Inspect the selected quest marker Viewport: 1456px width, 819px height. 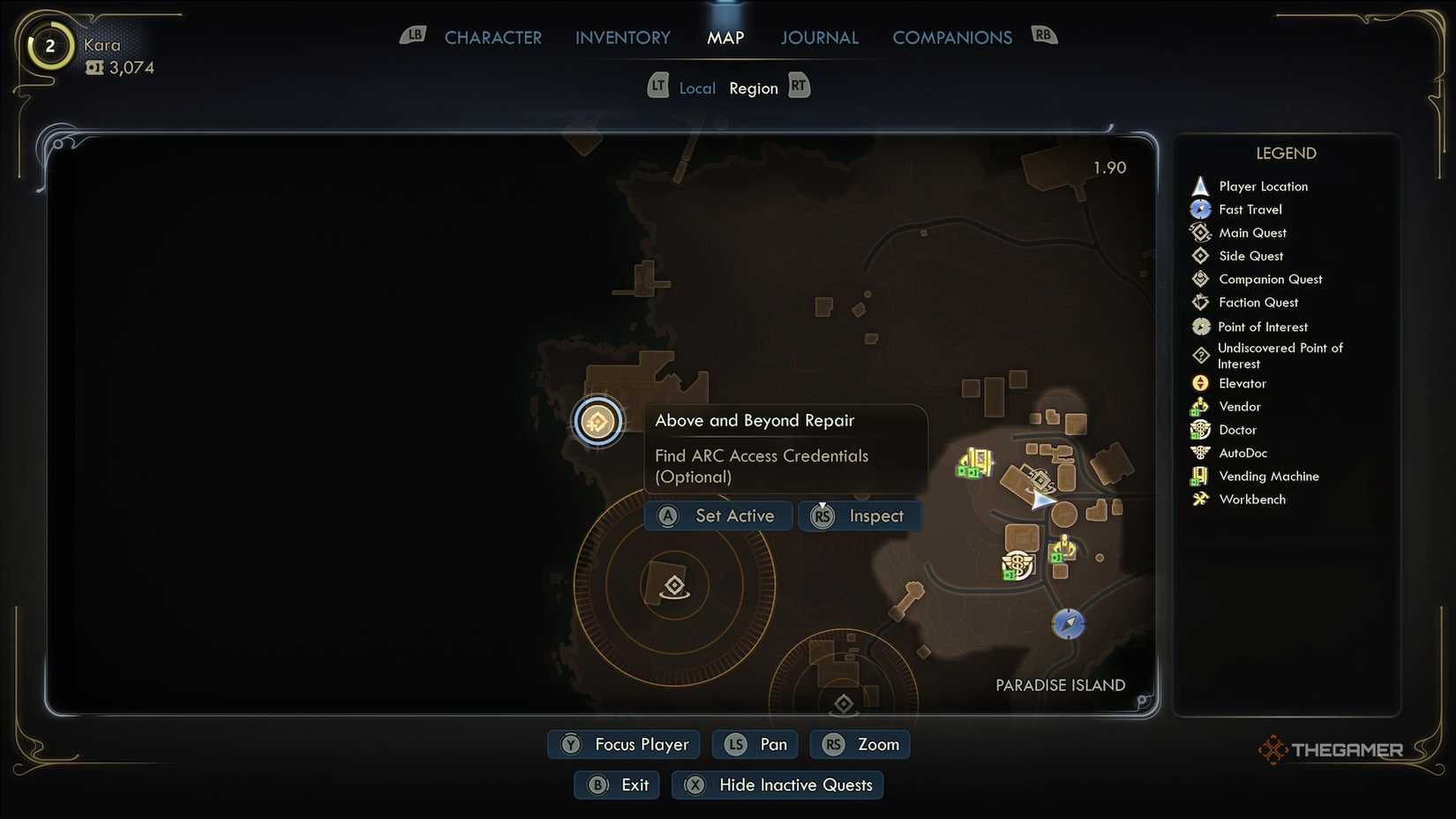pos(859,515)
